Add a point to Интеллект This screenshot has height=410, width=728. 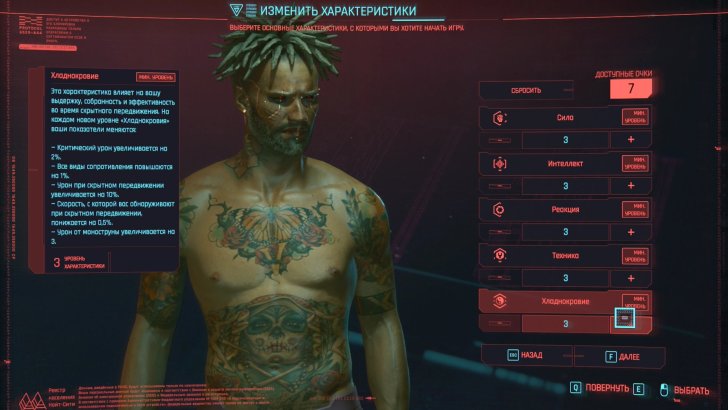point(631,186)
